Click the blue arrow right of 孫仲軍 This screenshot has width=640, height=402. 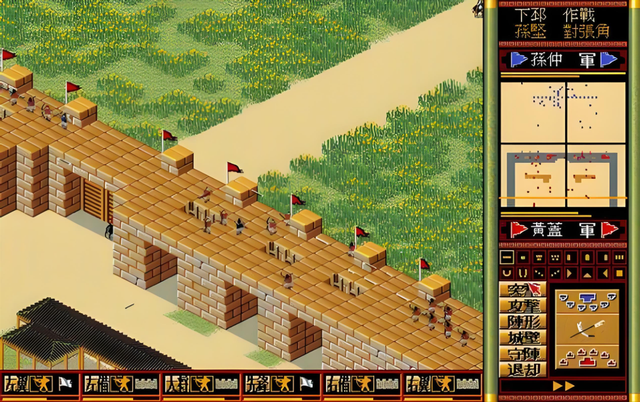tap(607, 59)
